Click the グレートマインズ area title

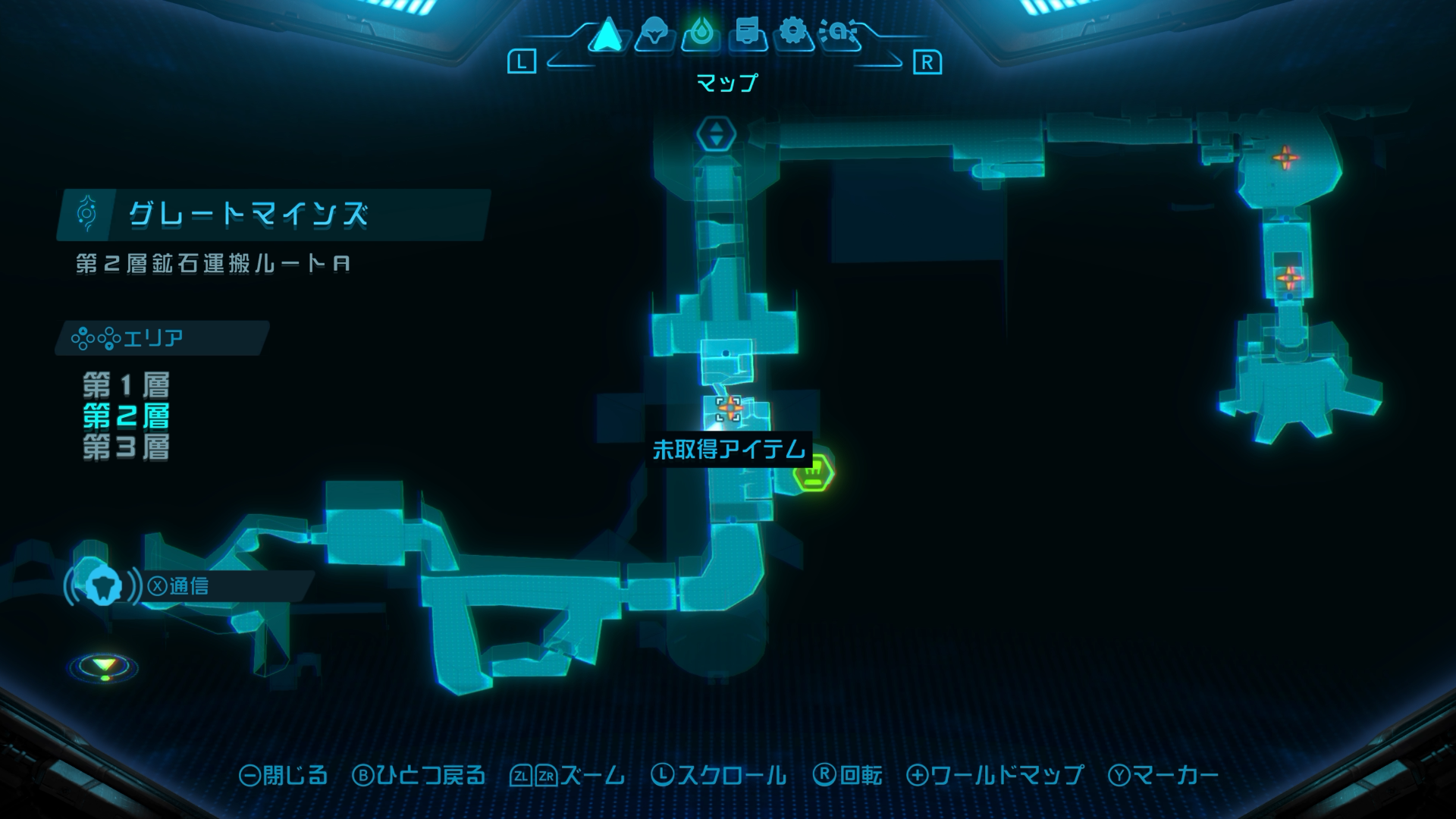click(249, 215)
